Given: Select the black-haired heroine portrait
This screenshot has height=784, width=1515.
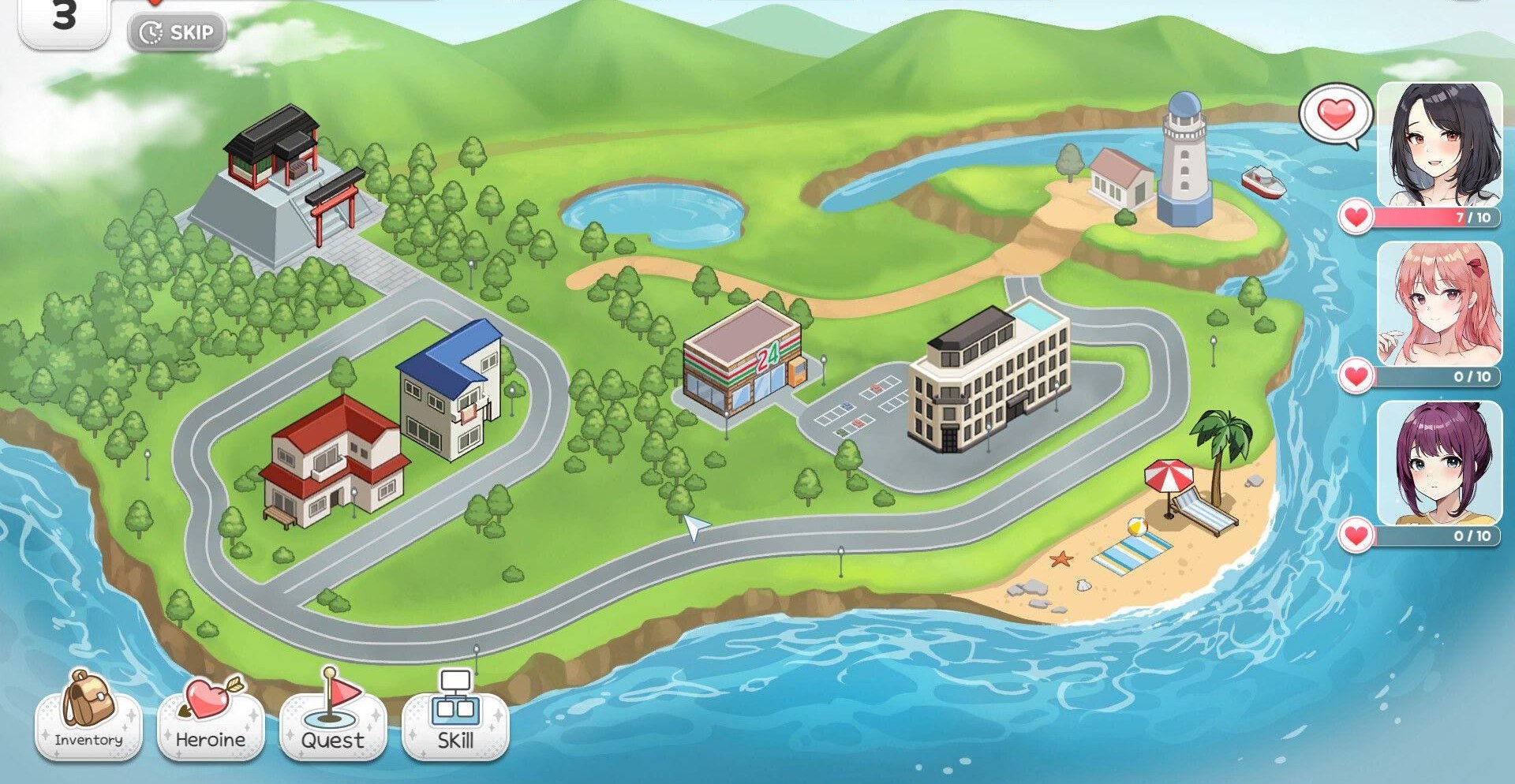Looking at the screenshot, I should pyautogui.click(x=1439, y=144).
